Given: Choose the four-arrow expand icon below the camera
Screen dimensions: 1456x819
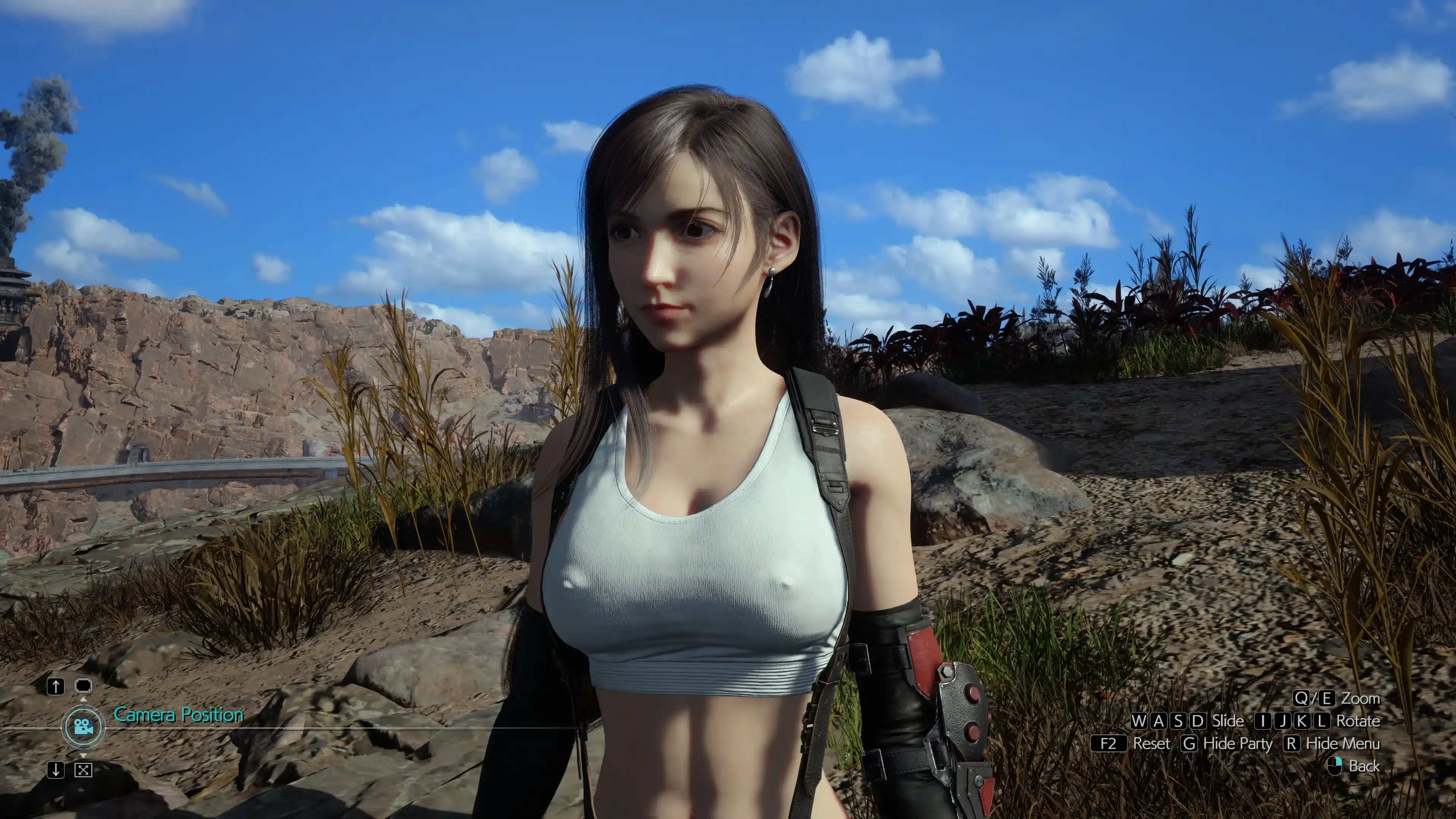Looking at the screenshot, I should tap(83, 770).
